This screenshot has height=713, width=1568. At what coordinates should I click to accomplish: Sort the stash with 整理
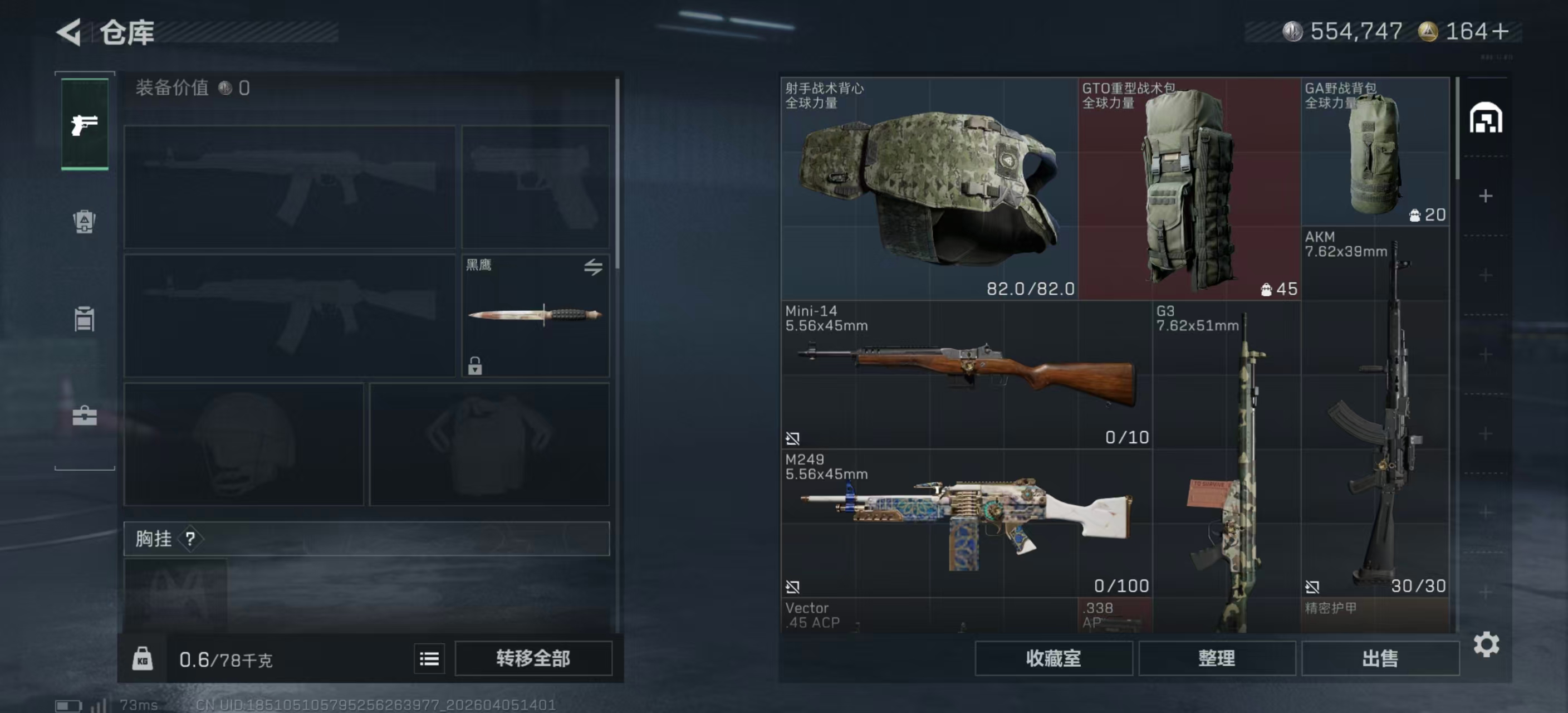1216,658
